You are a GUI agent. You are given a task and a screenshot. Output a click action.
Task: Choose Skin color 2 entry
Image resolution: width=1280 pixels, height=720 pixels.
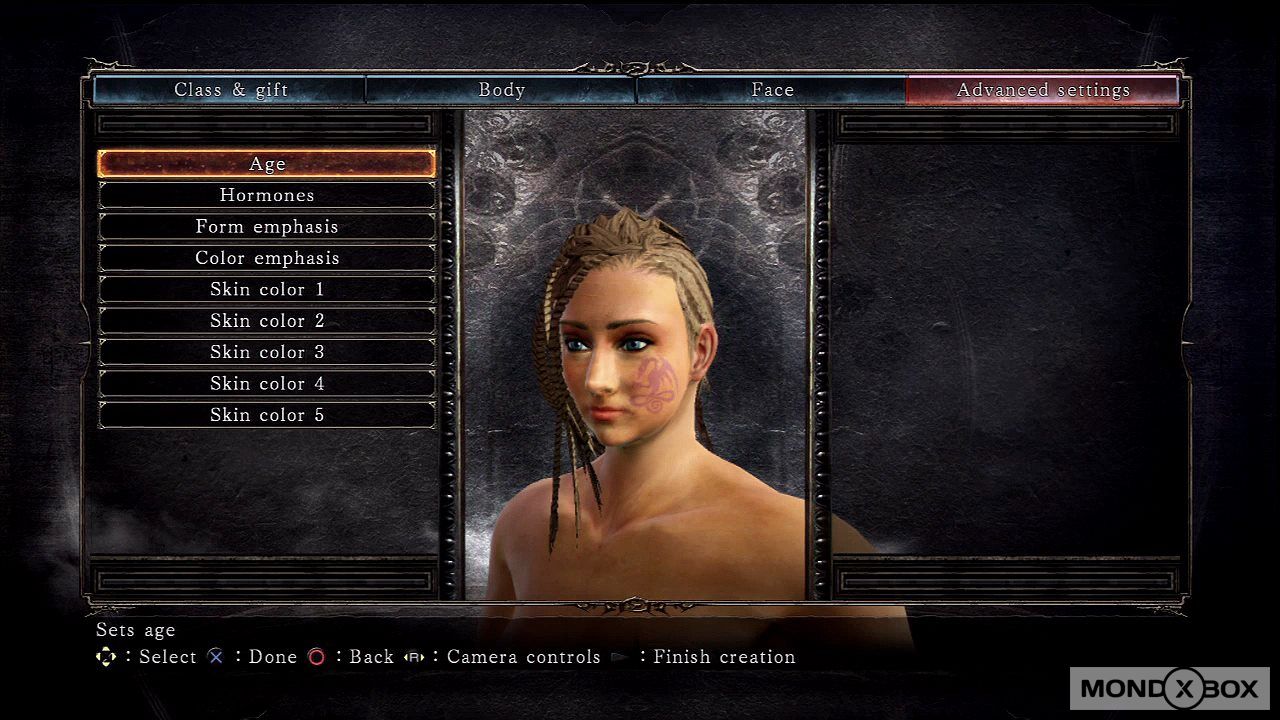click(267, 321)
